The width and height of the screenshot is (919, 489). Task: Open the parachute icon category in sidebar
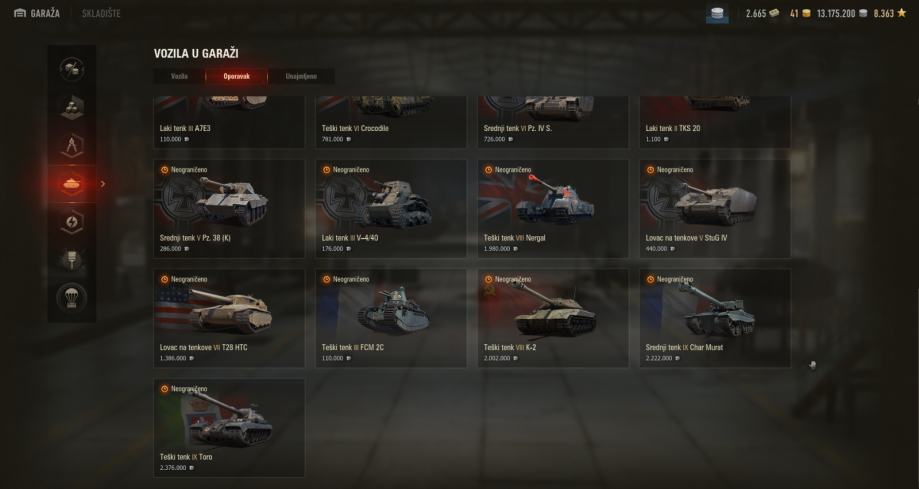click(x=72, y=298)
